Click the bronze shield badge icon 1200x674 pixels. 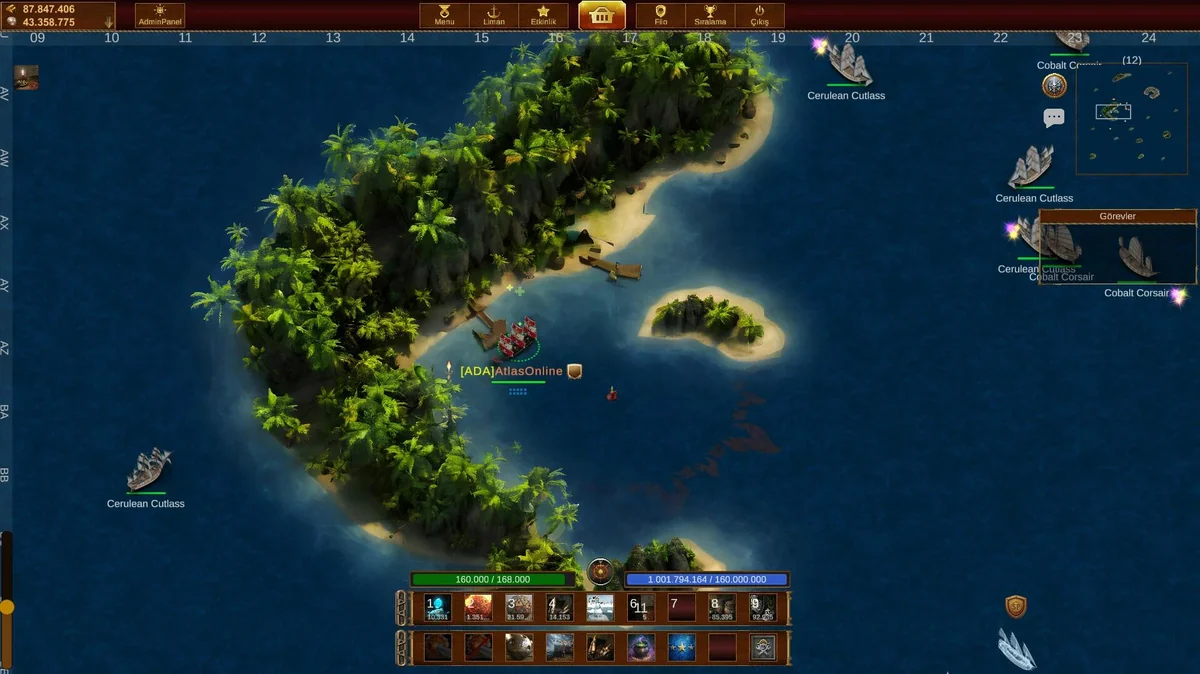tap(1016, 606)
